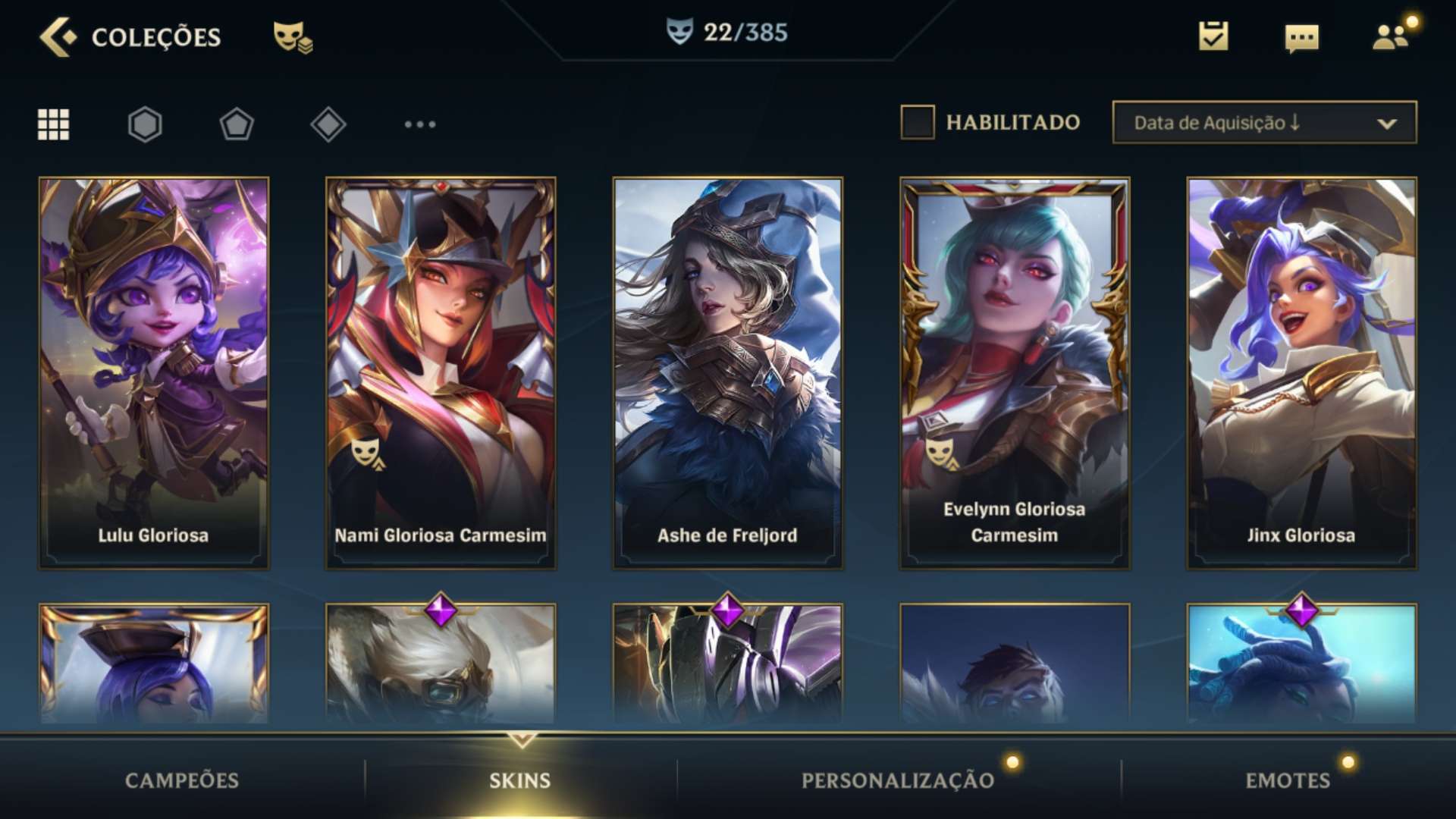The height and width of the screenshot is (819, 1456).
Task: Select the grid all-skins filter
Action: coord(53,124)
